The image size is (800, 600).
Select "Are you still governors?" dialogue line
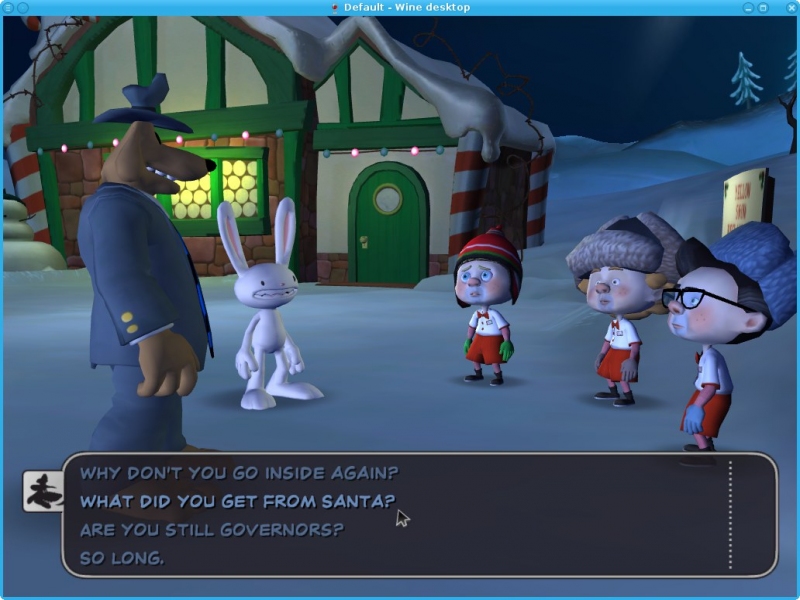pyautogui.click(x=211, y=529)
